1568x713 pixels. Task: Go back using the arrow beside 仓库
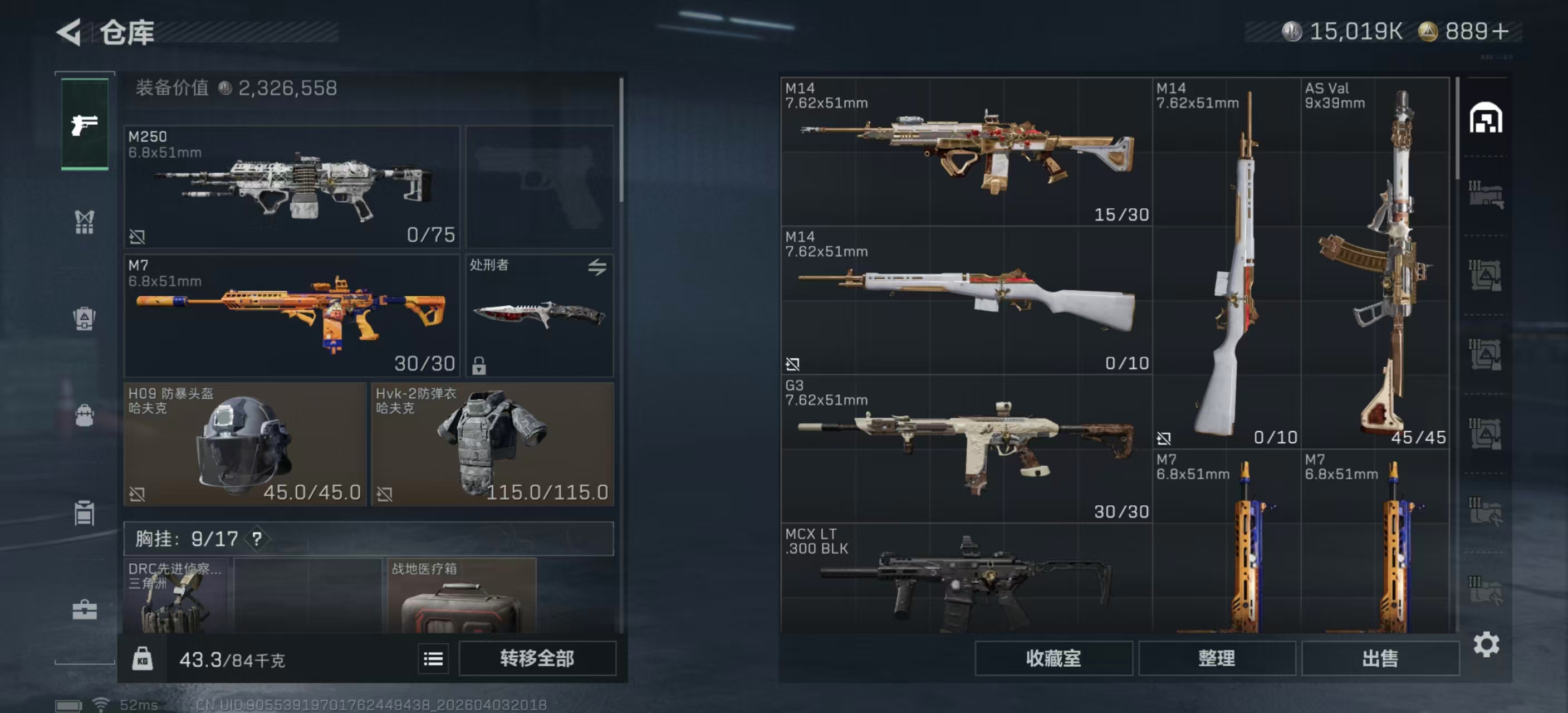point(69,32)
